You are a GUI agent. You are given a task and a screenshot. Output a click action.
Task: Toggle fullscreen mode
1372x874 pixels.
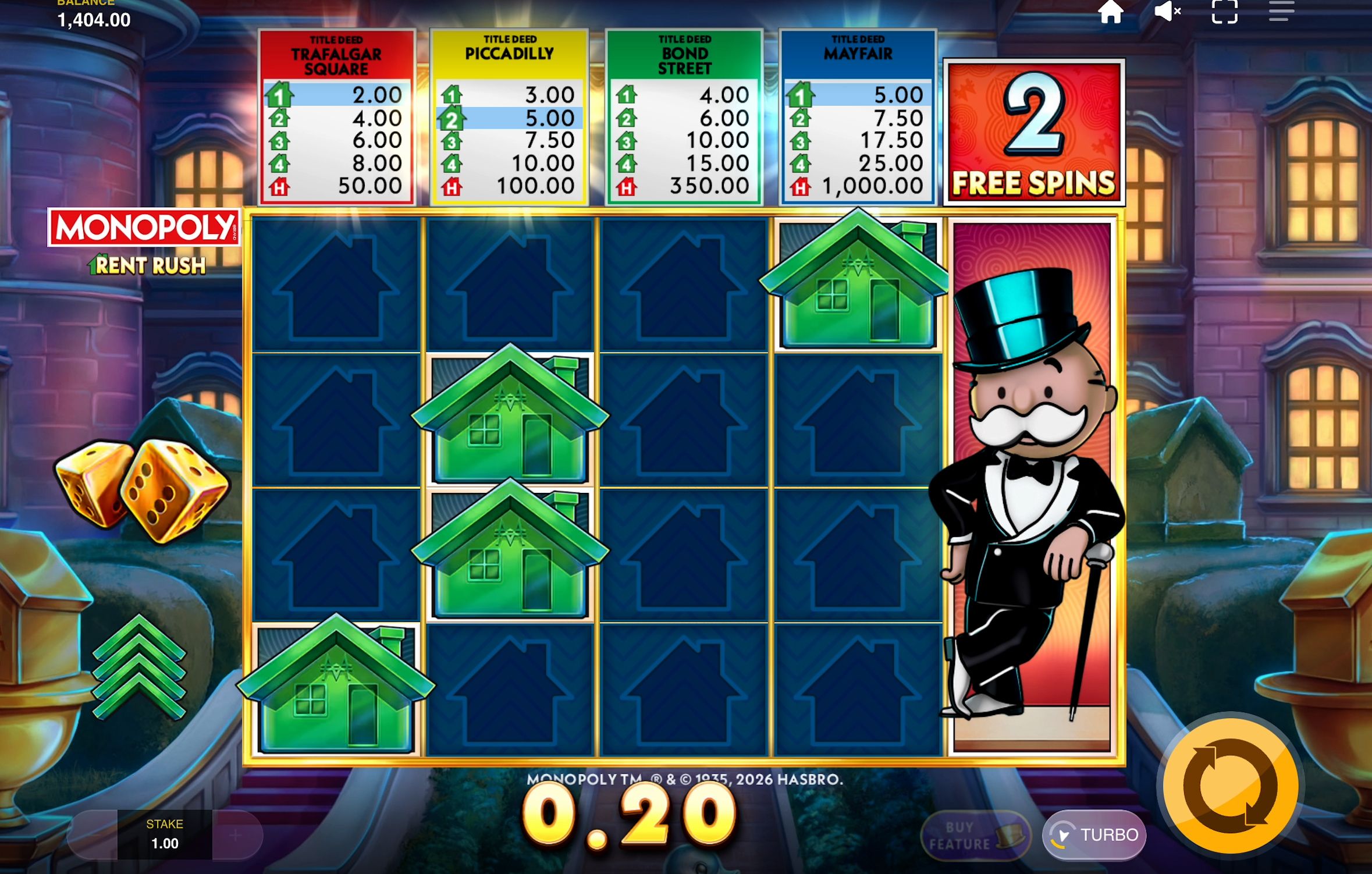(x=1225, y=13)
